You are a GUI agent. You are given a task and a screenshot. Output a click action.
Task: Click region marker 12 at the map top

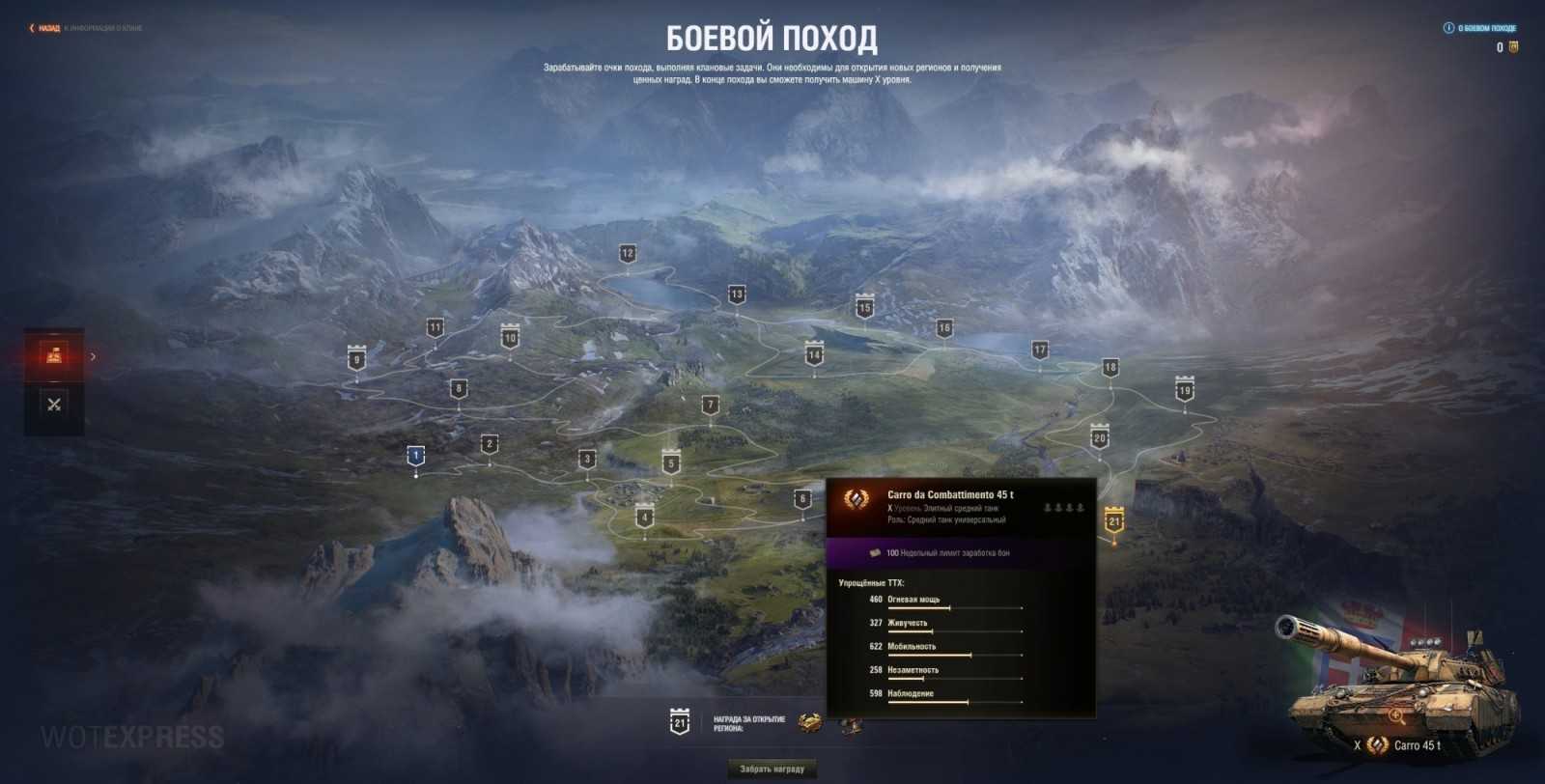[628, 253]
